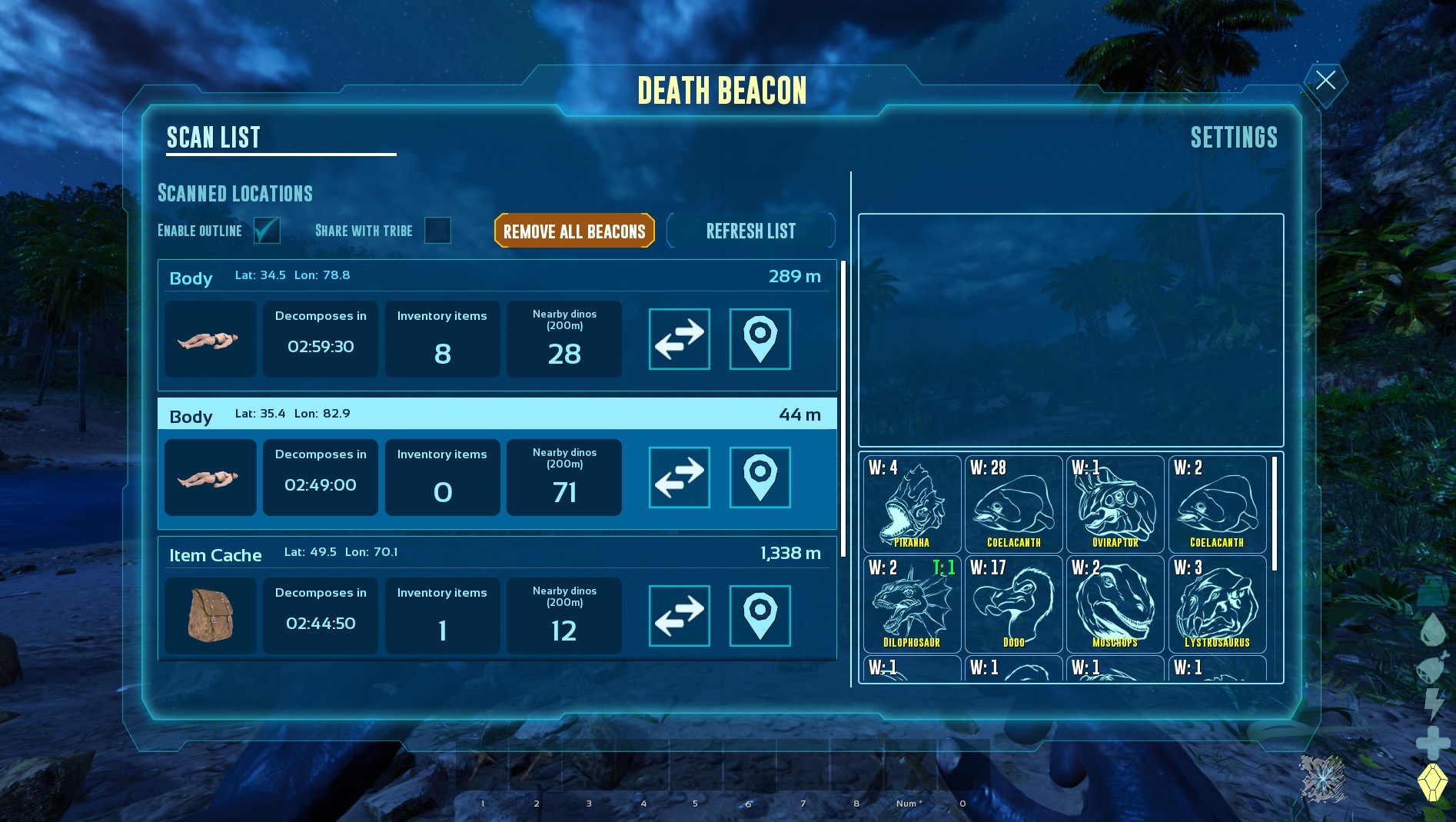
Task: Click the corpse thumbnail of the 289m Body
Action: click(x=210, y=339)
